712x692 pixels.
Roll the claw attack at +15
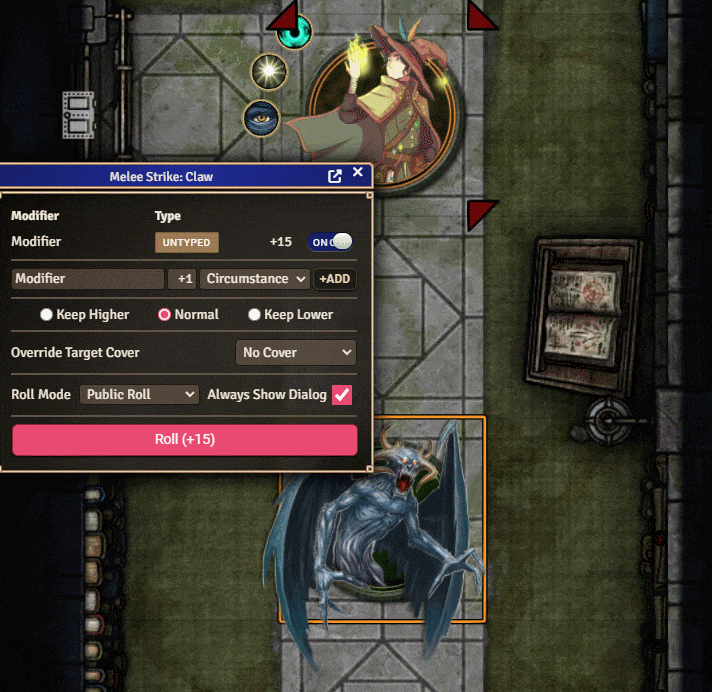click(x=185, y=440)
